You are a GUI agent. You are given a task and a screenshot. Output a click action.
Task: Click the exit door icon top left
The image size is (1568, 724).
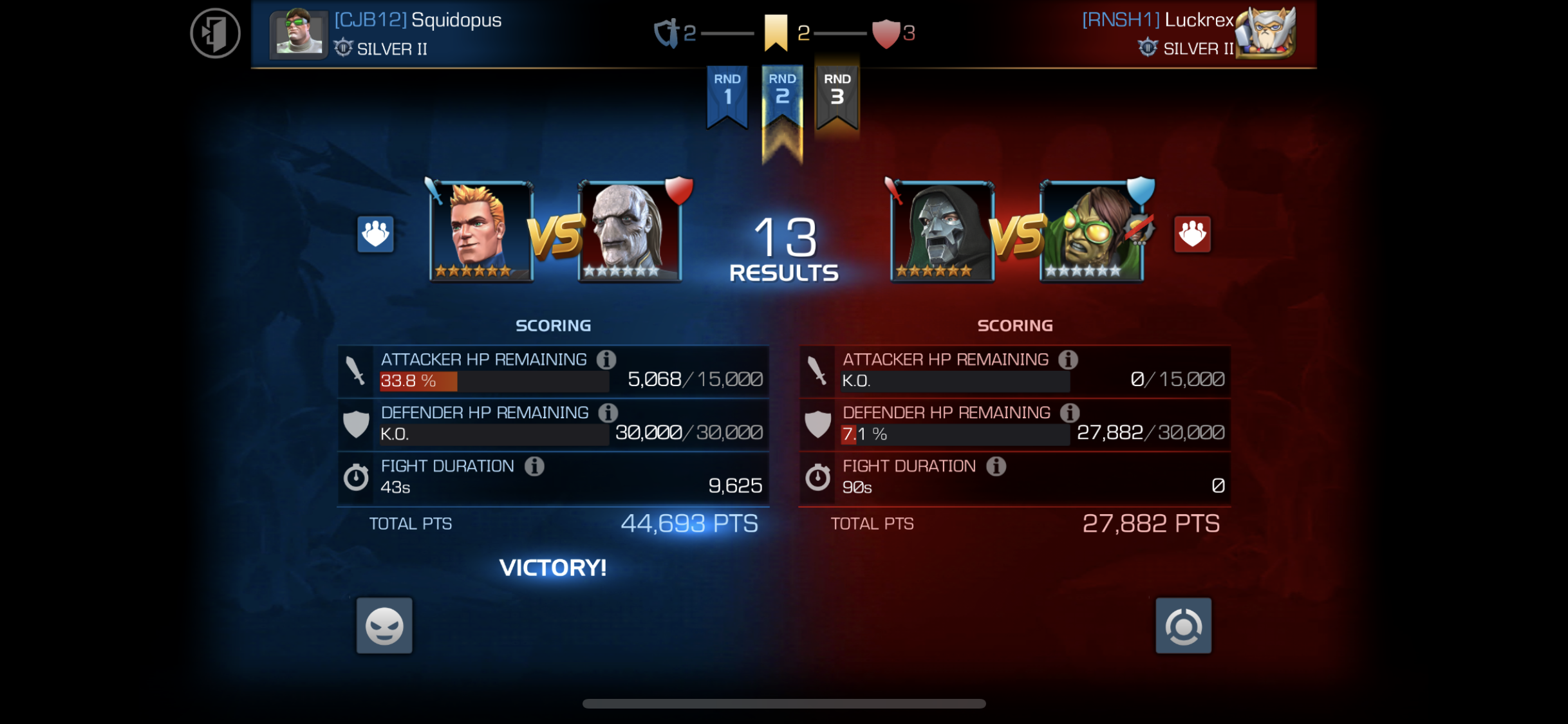pos(216,33)
